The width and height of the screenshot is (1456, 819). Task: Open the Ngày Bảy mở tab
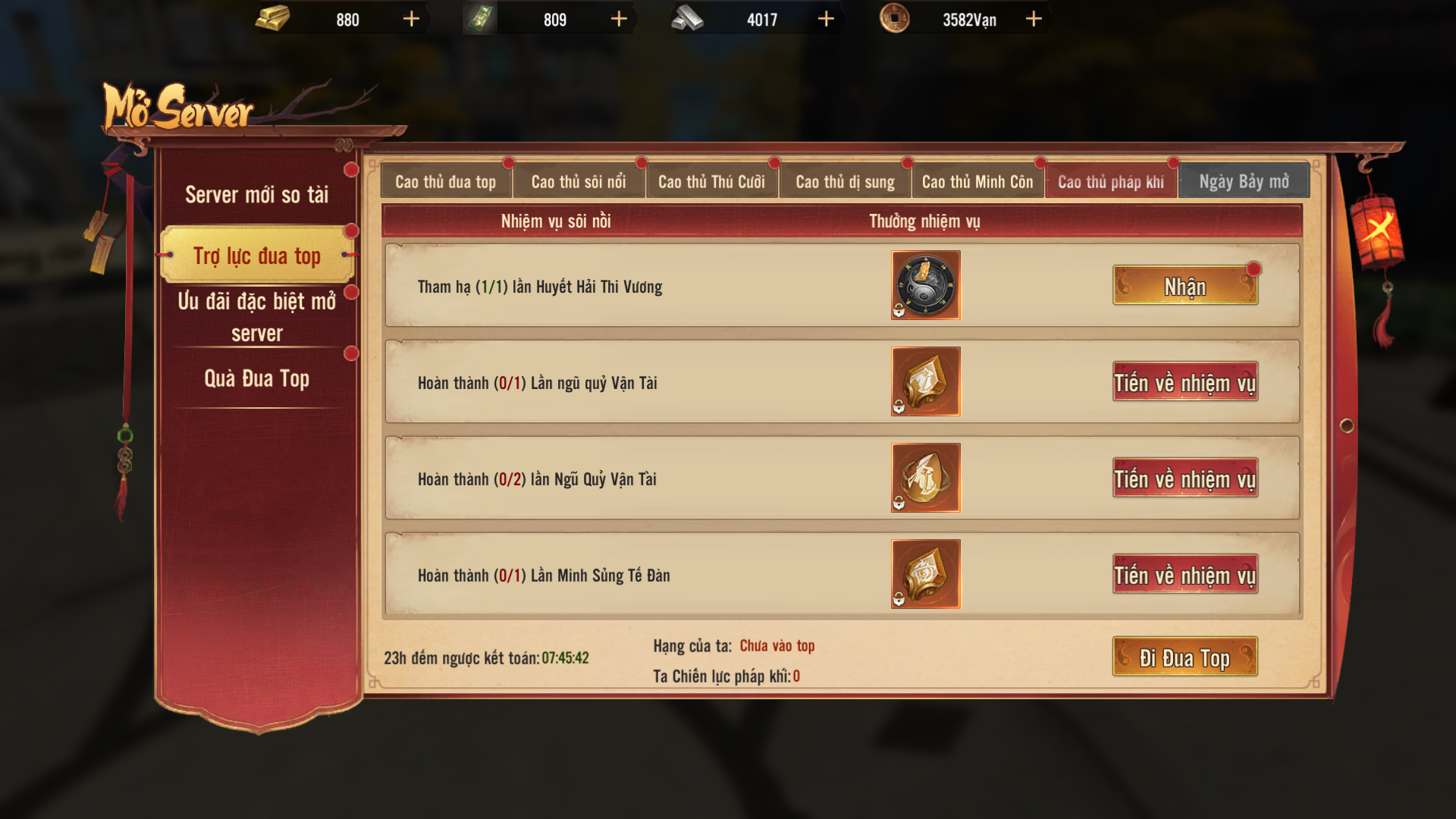click(1244, 182)
